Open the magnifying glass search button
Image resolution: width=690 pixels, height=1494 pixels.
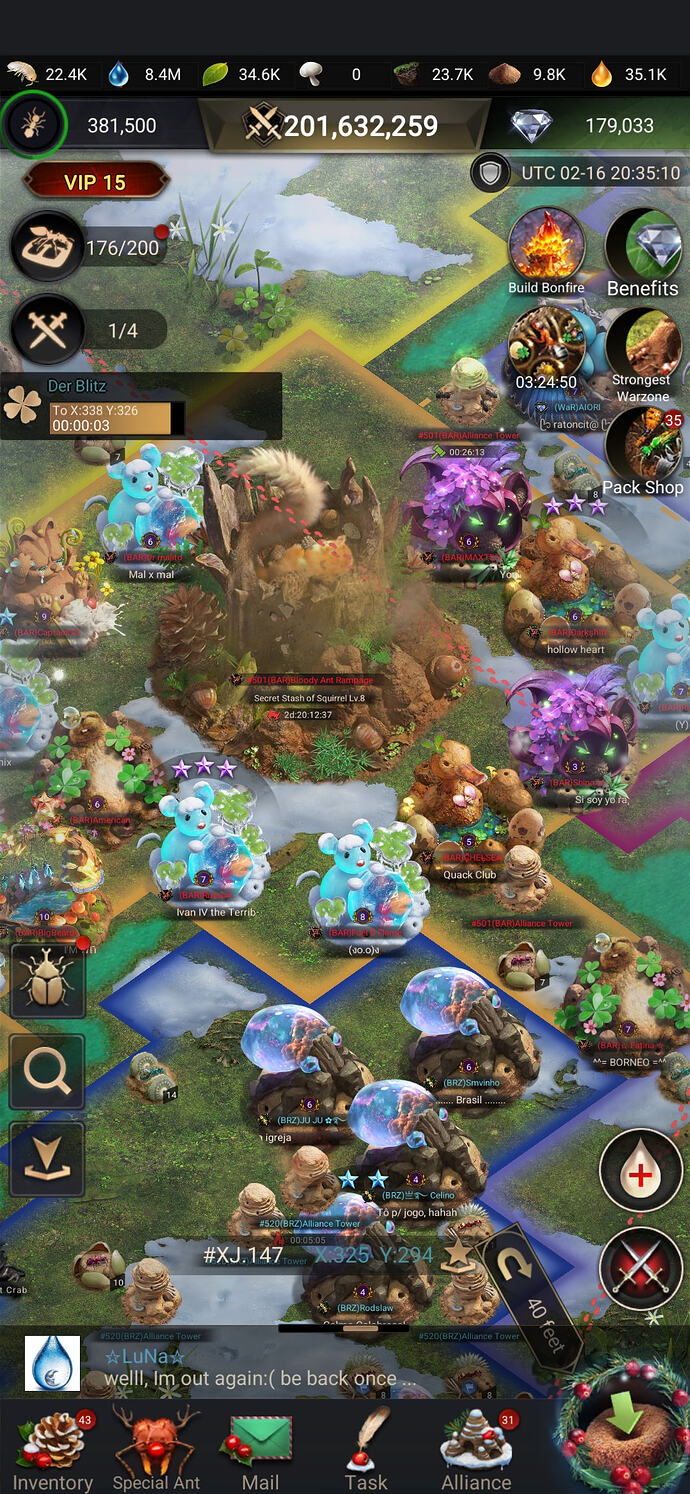point(47,1072)
